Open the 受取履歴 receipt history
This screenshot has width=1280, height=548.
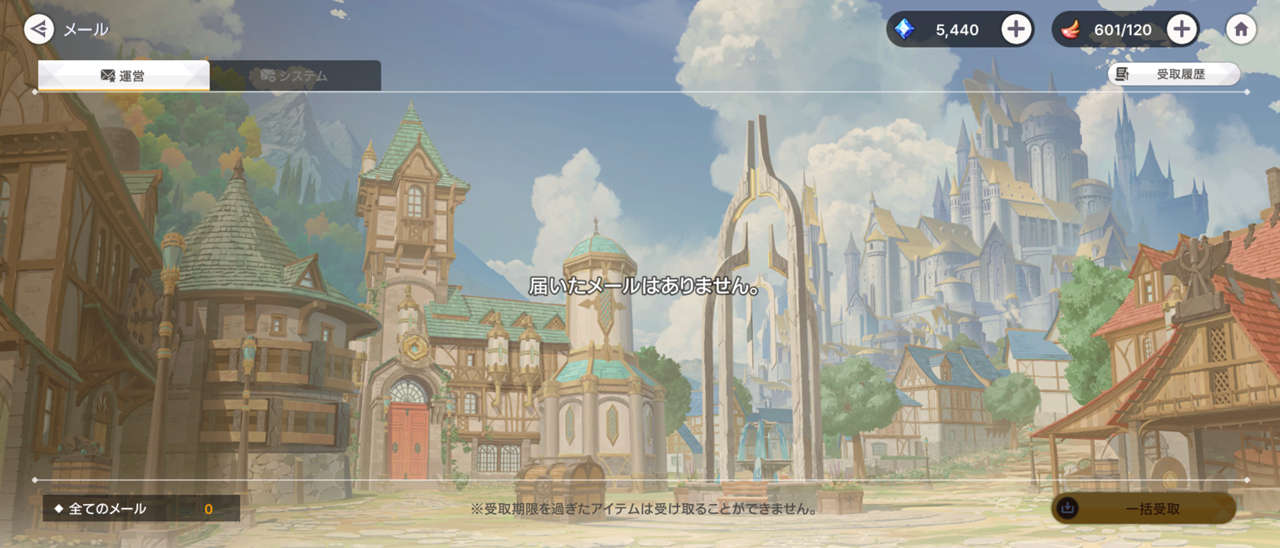pyautogui.click(x=1173, y=74)
